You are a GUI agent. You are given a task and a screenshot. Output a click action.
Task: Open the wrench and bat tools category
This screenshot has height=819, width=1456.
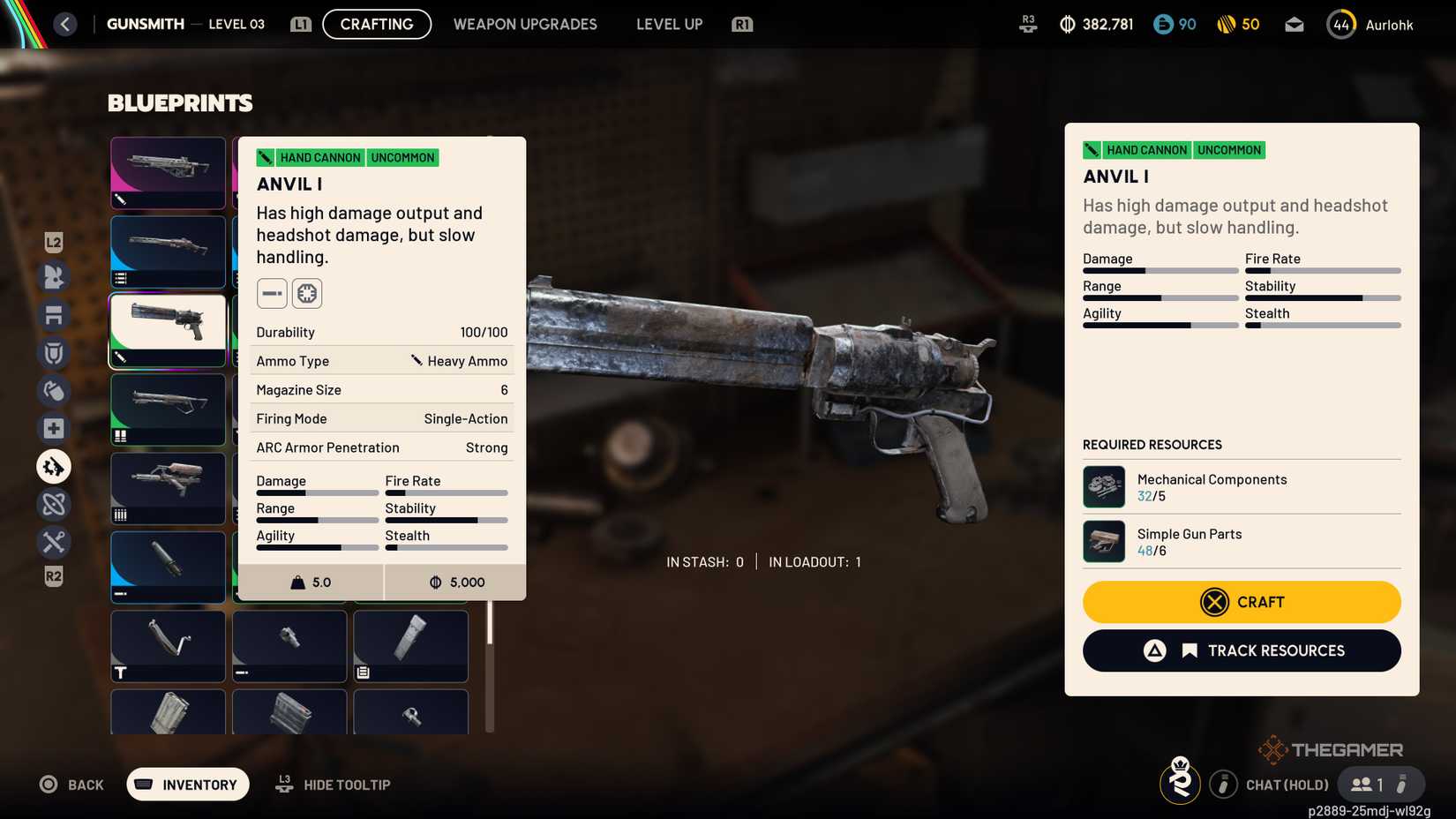pos(53,542)
